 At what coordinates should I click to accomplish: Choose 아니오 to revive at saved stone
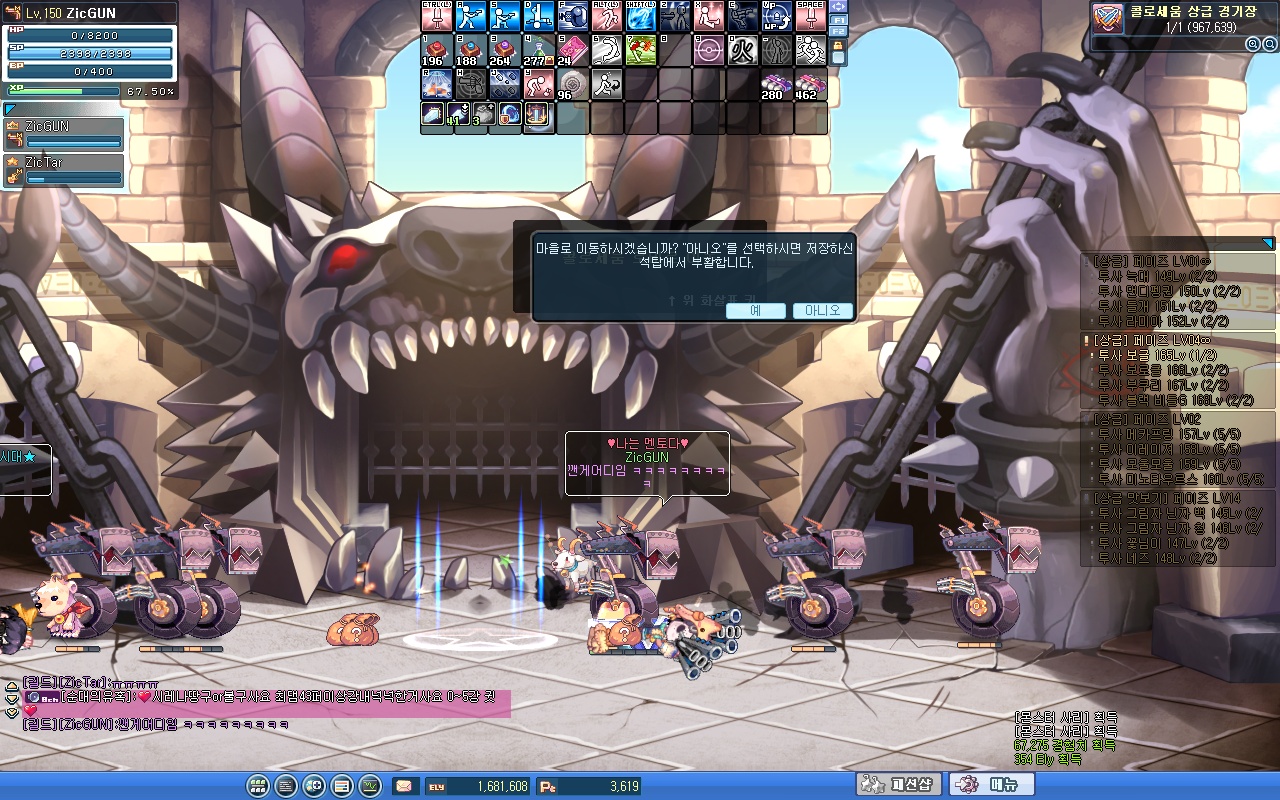[x=822, y=311]
